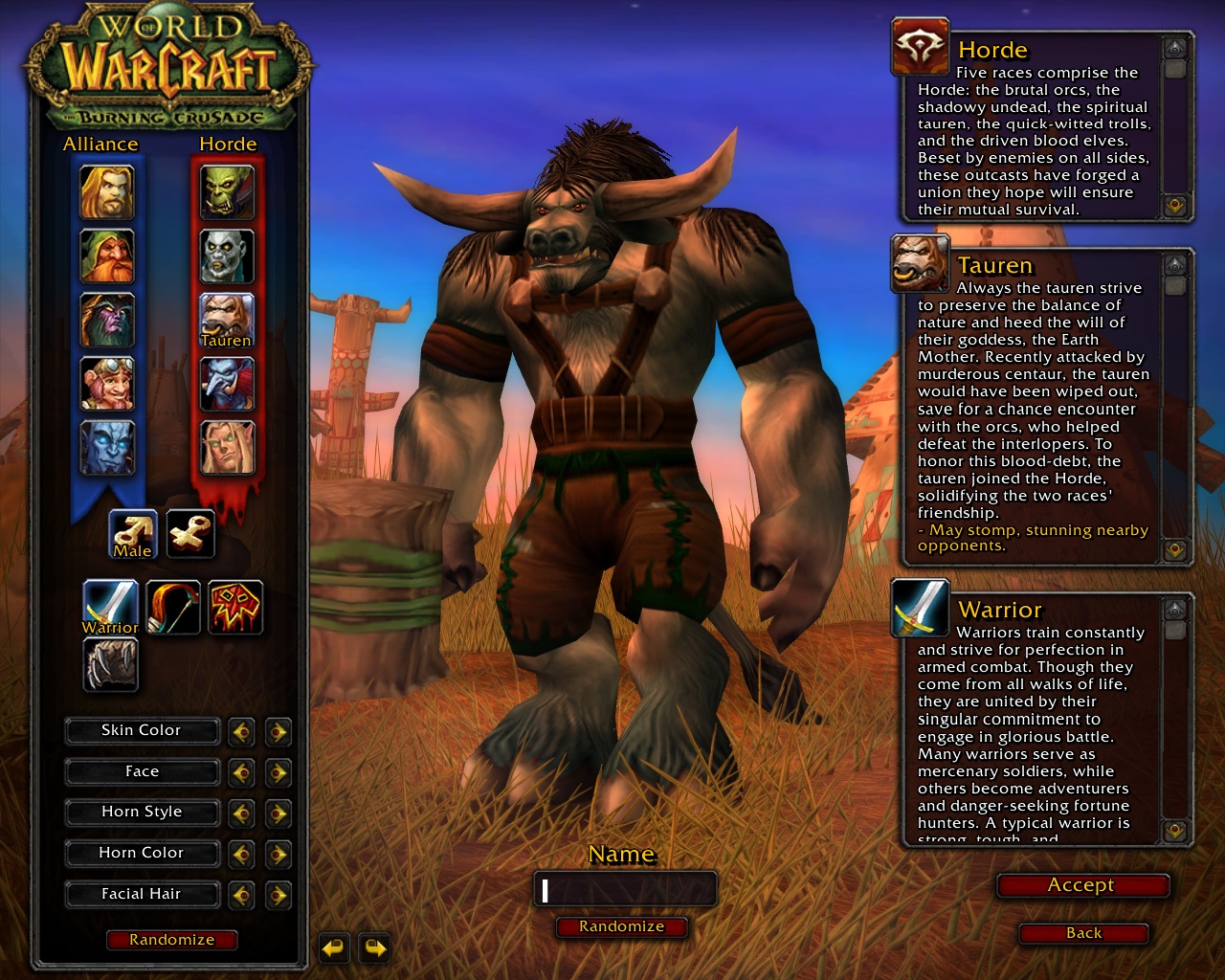This screenshot has height=980, width=1225.
Task: Advance Facial Hair to next option
Action: [x=278, y=896]
